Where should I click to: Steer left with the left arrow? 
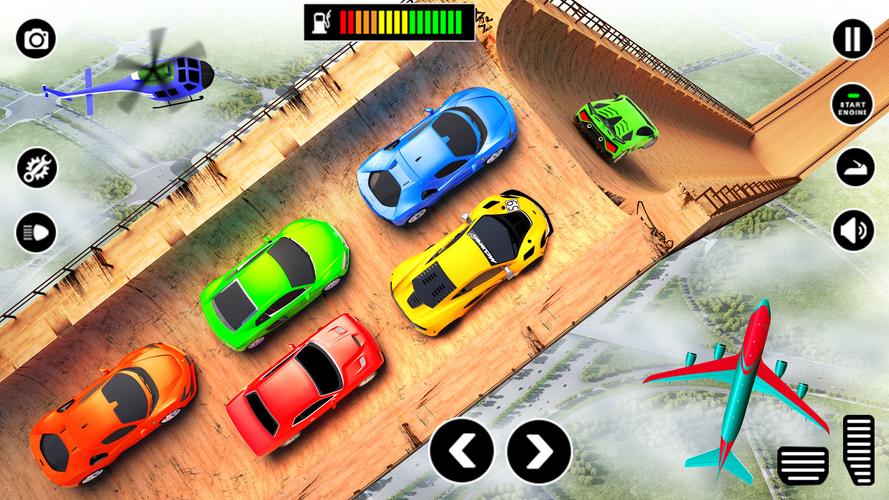tap(462, 452)
